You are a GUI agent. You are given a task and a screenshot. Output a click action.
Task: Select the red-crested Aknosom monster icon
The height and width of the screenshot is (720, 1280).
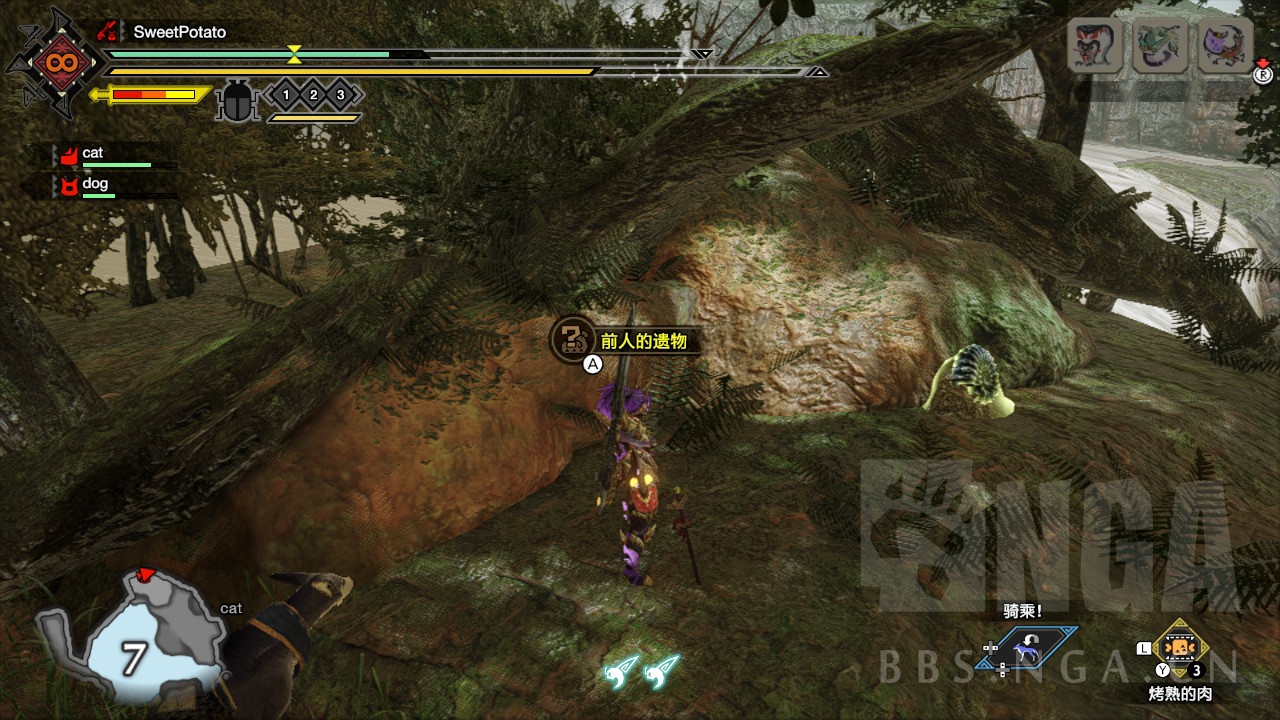point(1095,46)
